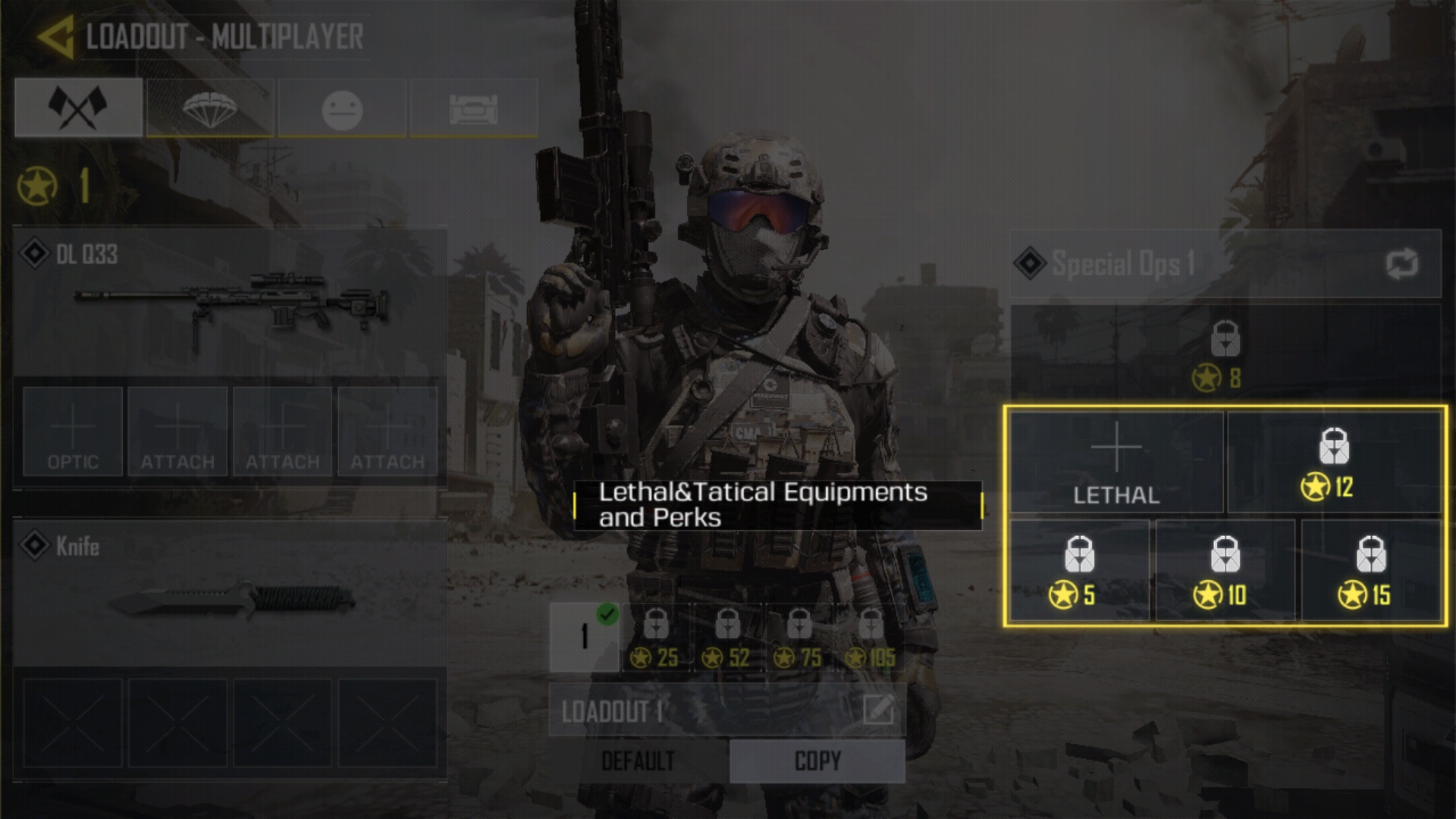Viewport: 1456px width, 819px height.
Task: Reset the loadout with Default
Action: pos(638,761)
